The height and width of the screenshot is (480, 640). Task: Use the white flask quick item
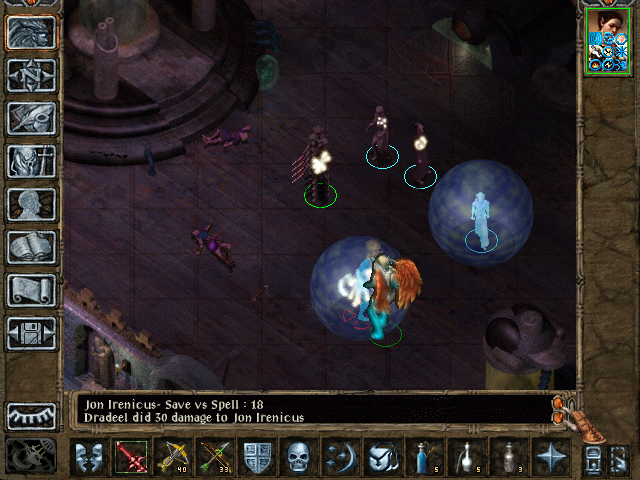coord(465,458)
